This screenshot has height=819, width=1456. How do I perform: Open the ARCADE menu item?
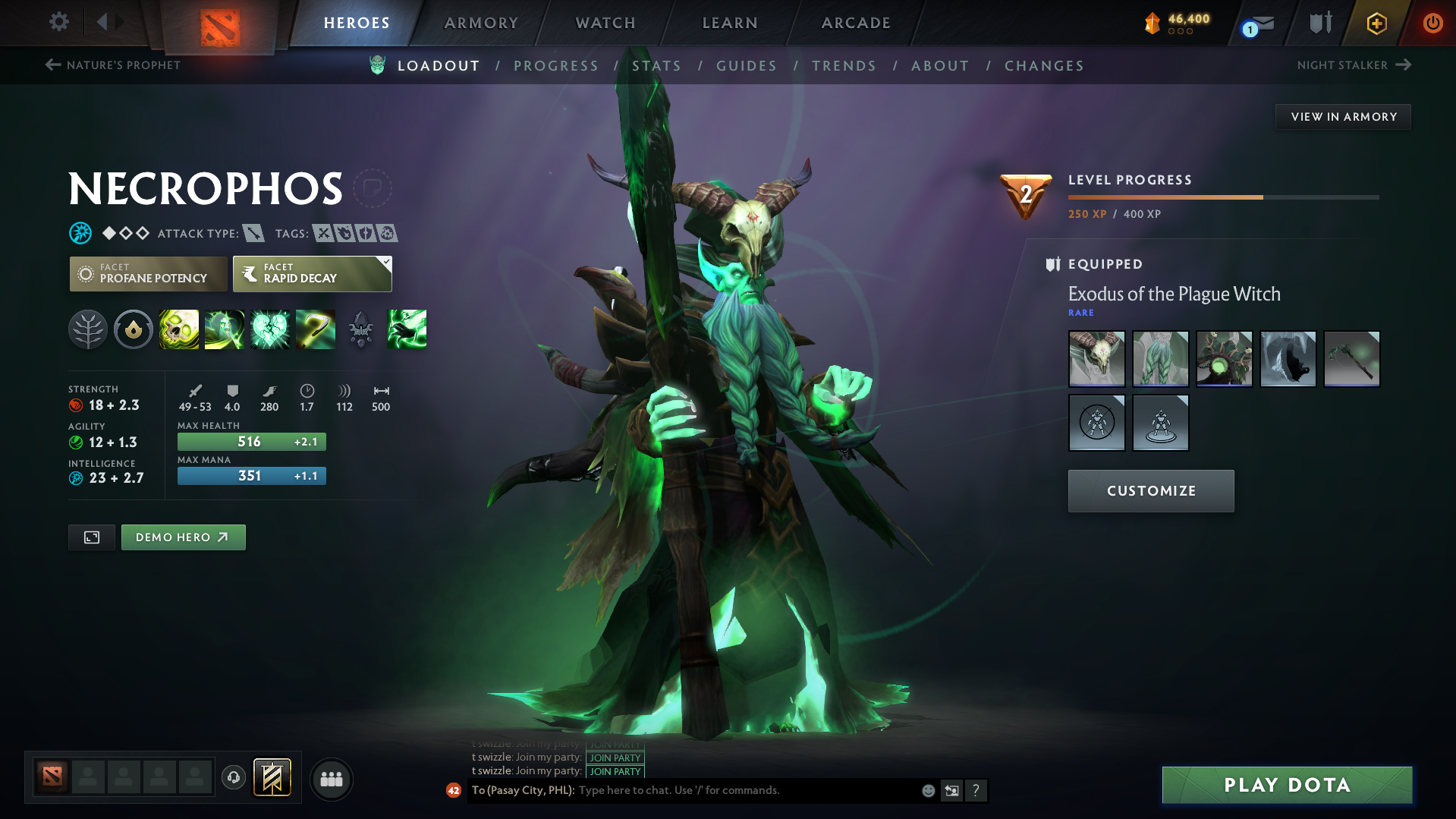pyautogui.click(x=855, y=23)
